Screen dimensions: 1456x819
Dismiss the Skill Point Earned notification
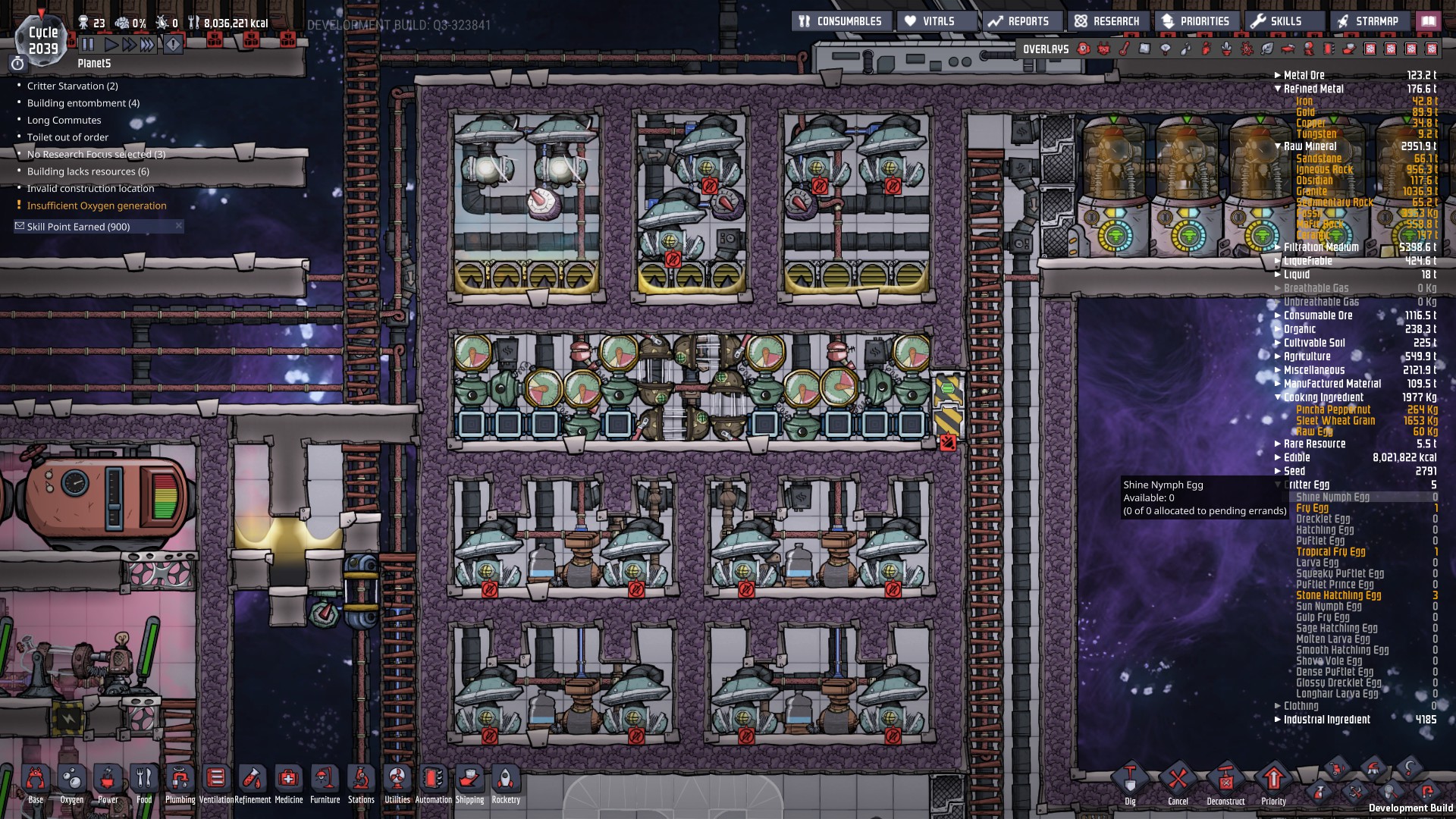179,226
